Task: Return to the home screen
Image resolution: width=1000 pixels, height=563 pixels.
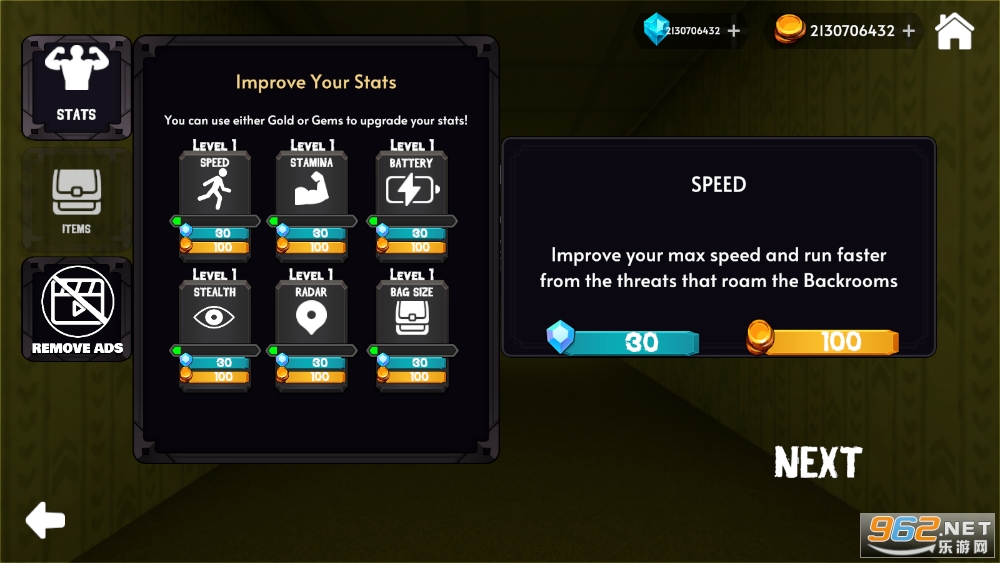Action: point(954,31)
